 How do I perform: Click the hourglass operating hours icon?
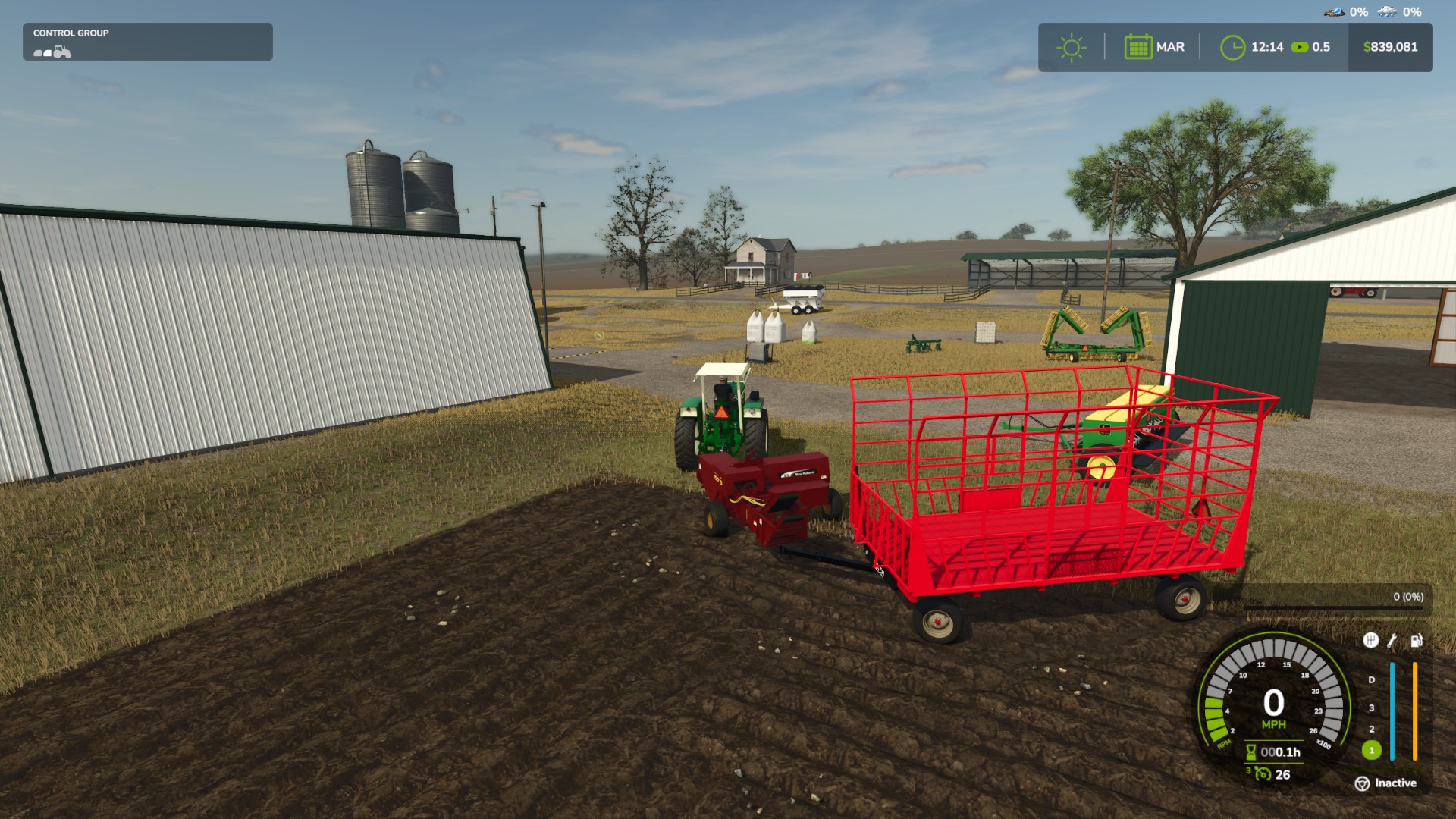(1250, 752)
